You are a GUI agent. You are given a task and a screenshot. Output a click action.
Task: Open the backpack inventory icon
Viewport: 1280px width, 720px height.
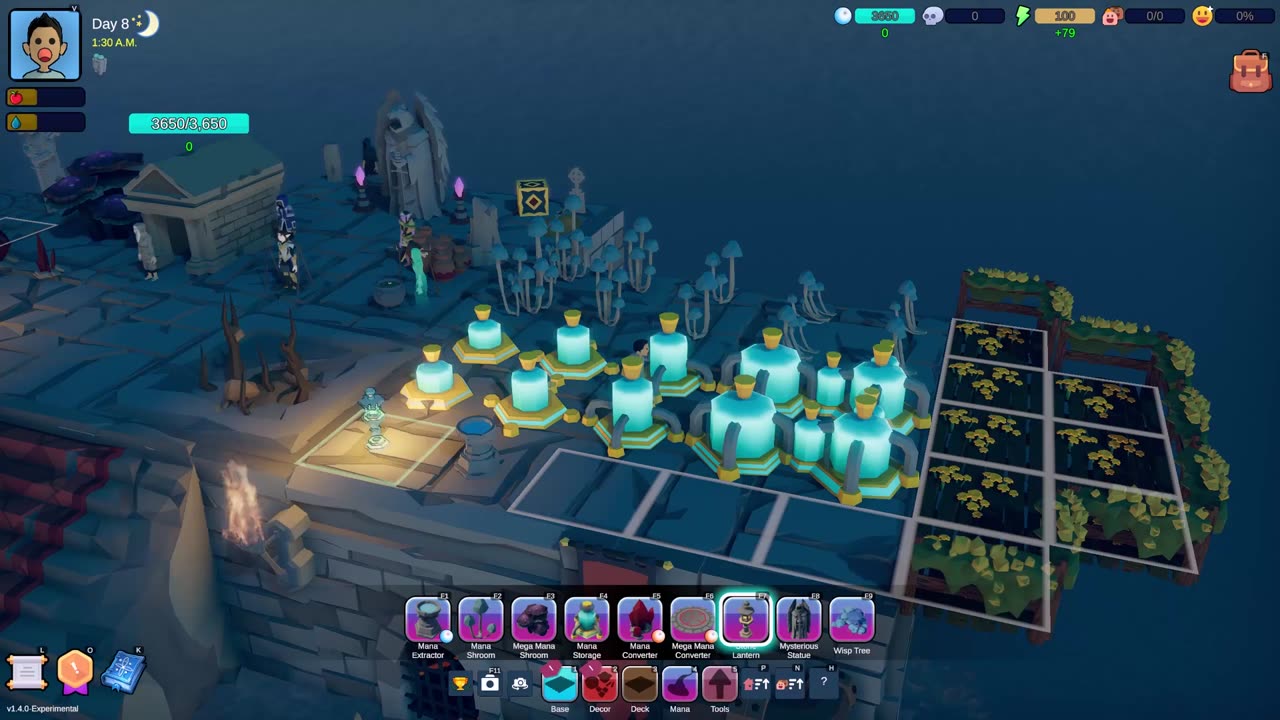click(1250, 72)
